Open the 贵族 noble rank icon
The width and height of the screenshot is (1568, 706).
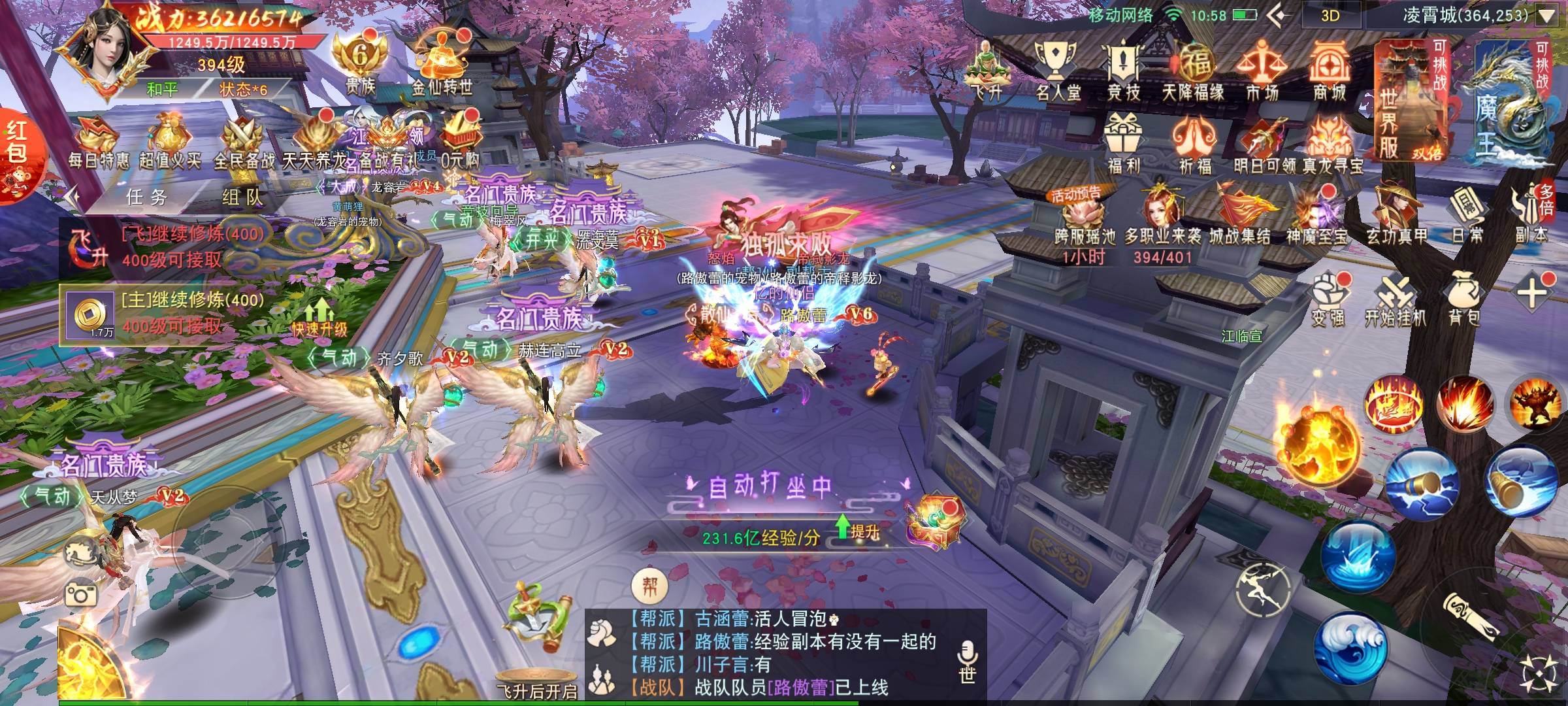360,65
